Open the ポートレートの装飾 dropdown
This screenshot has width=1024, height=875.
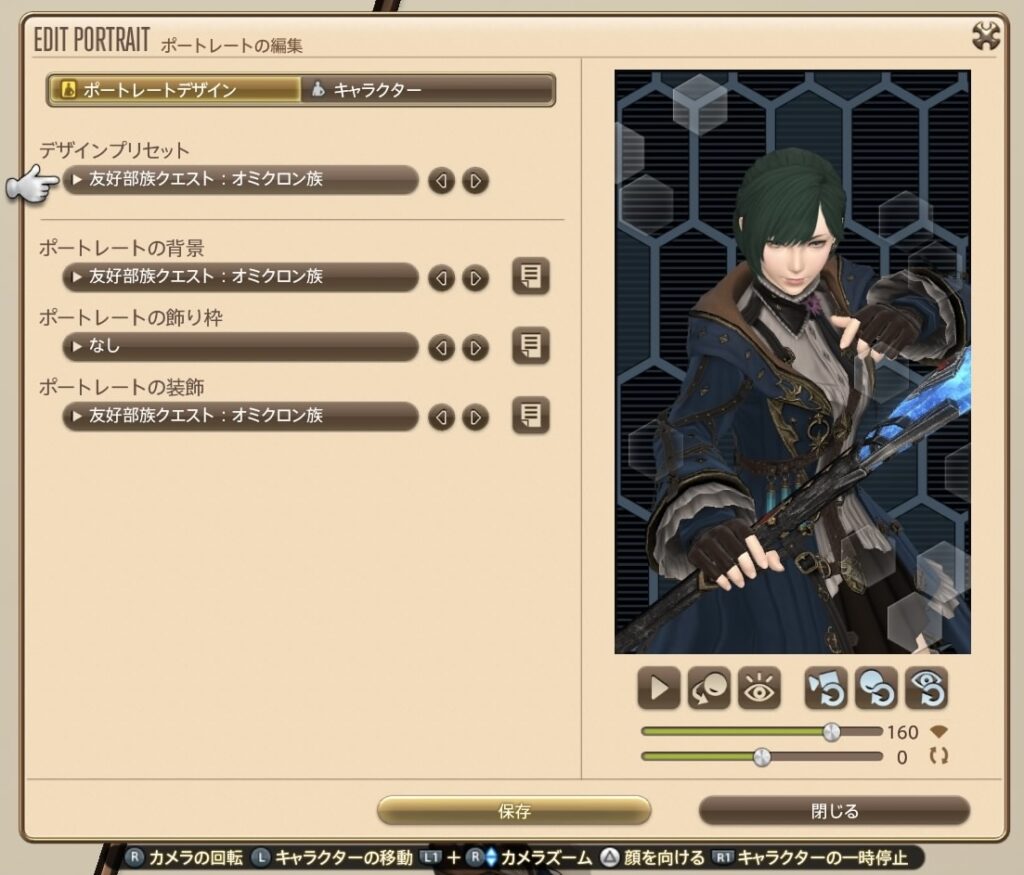[240, 416]
